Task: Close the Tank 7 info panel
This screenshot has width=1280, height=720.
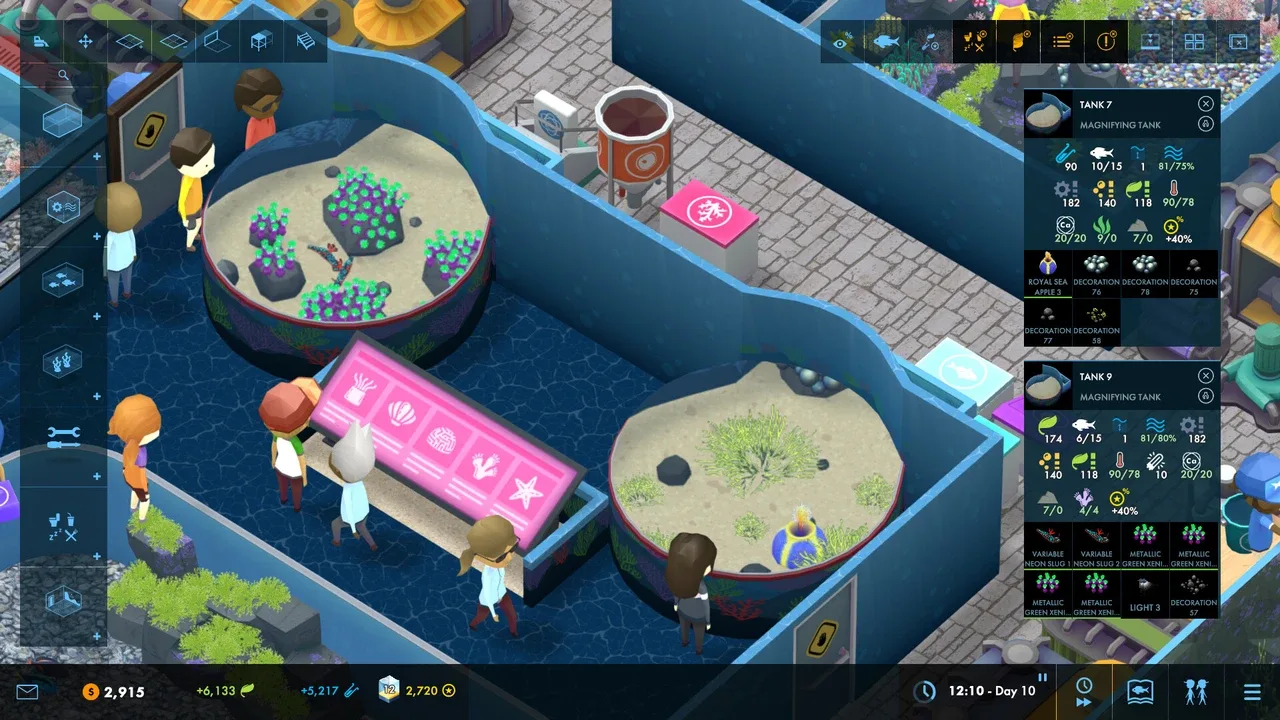Action: 1205,104
